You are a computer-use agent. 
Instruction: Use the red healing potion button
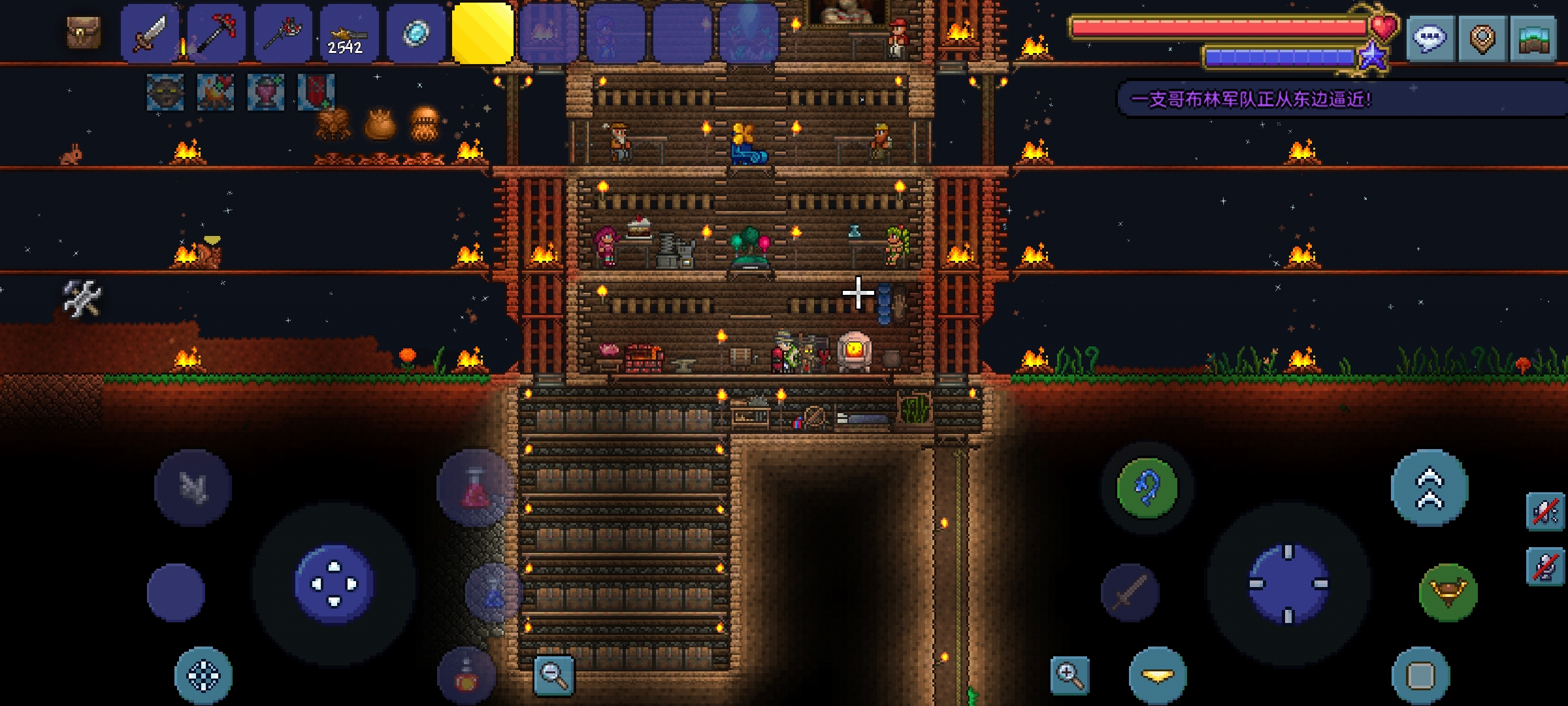[475, 488]
